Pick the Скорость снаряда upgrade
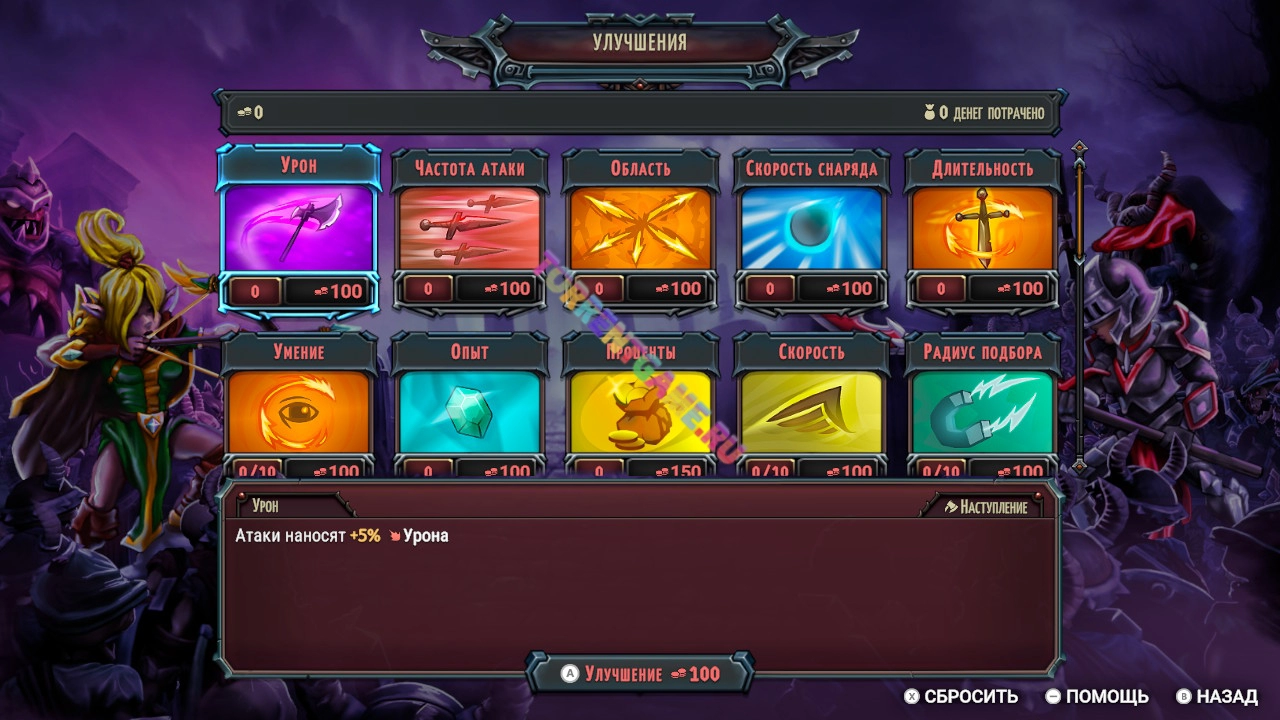 812,228
